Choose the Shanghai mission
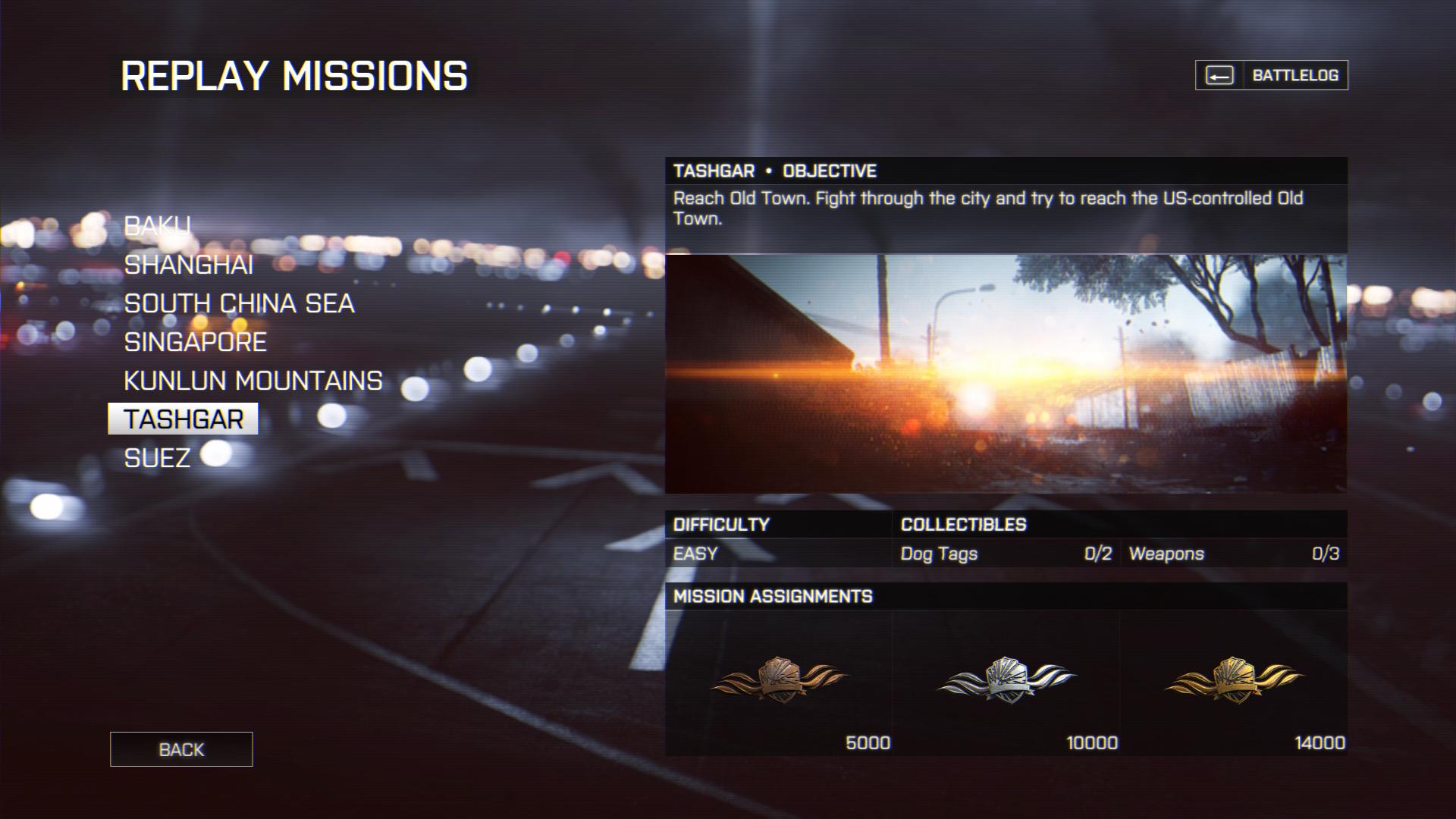The height and width of the screenshot is (819, 1456). tap(189, 265)
